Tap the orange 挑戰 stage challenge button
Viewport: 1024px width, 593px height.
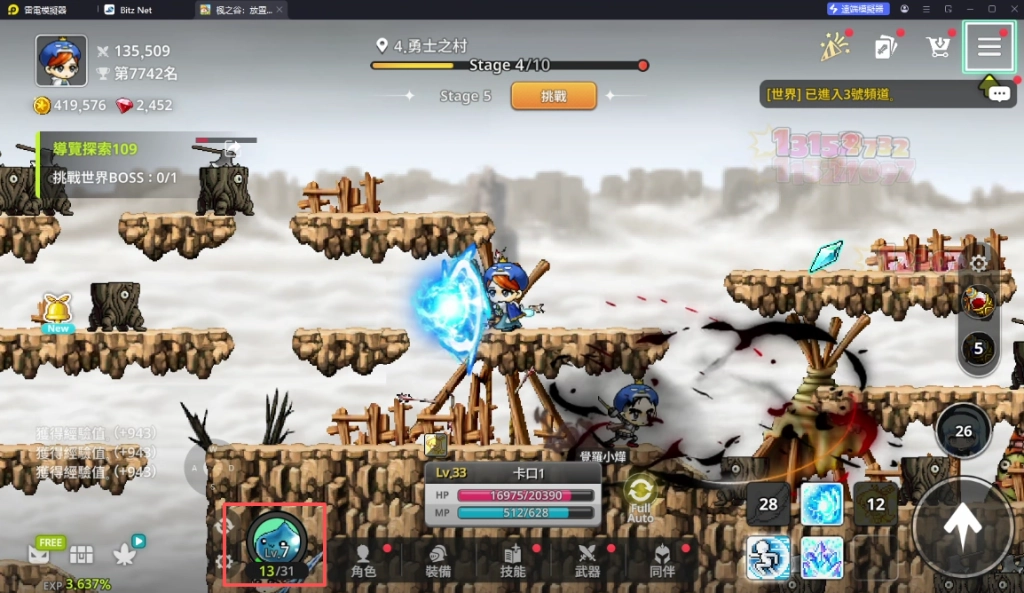coord(553,96)
